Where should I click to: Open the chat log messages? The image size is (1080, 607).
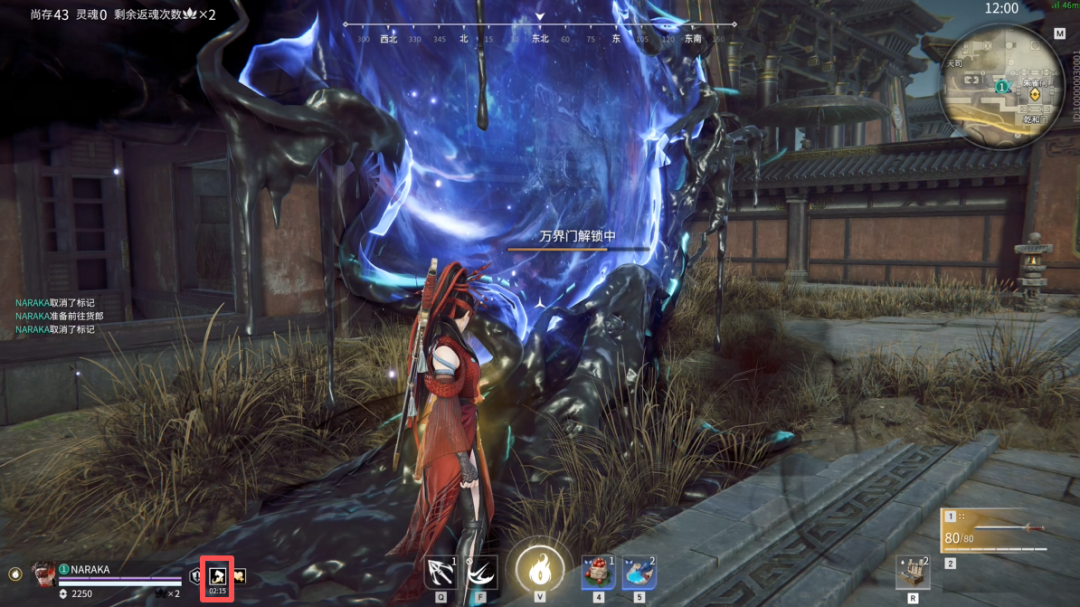coord(60,315)
